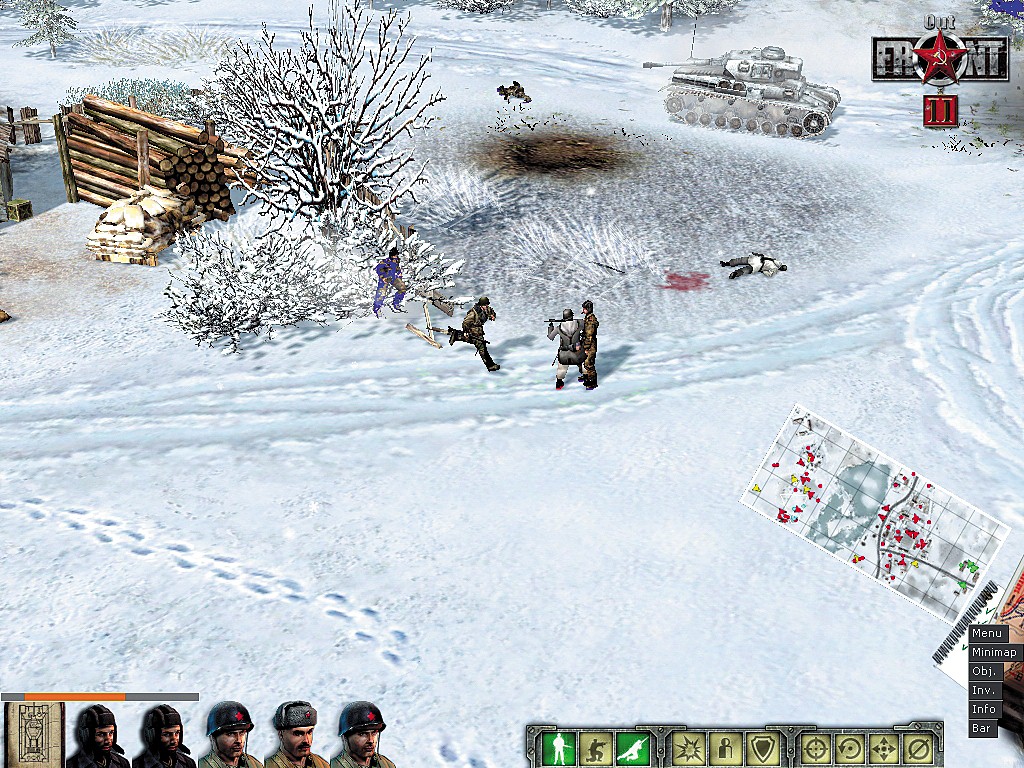Viewport: 1024px width, 768px height.
Task: Open inventory with the Inv. button
Action: pyautogui.click(x=985, y=690)
